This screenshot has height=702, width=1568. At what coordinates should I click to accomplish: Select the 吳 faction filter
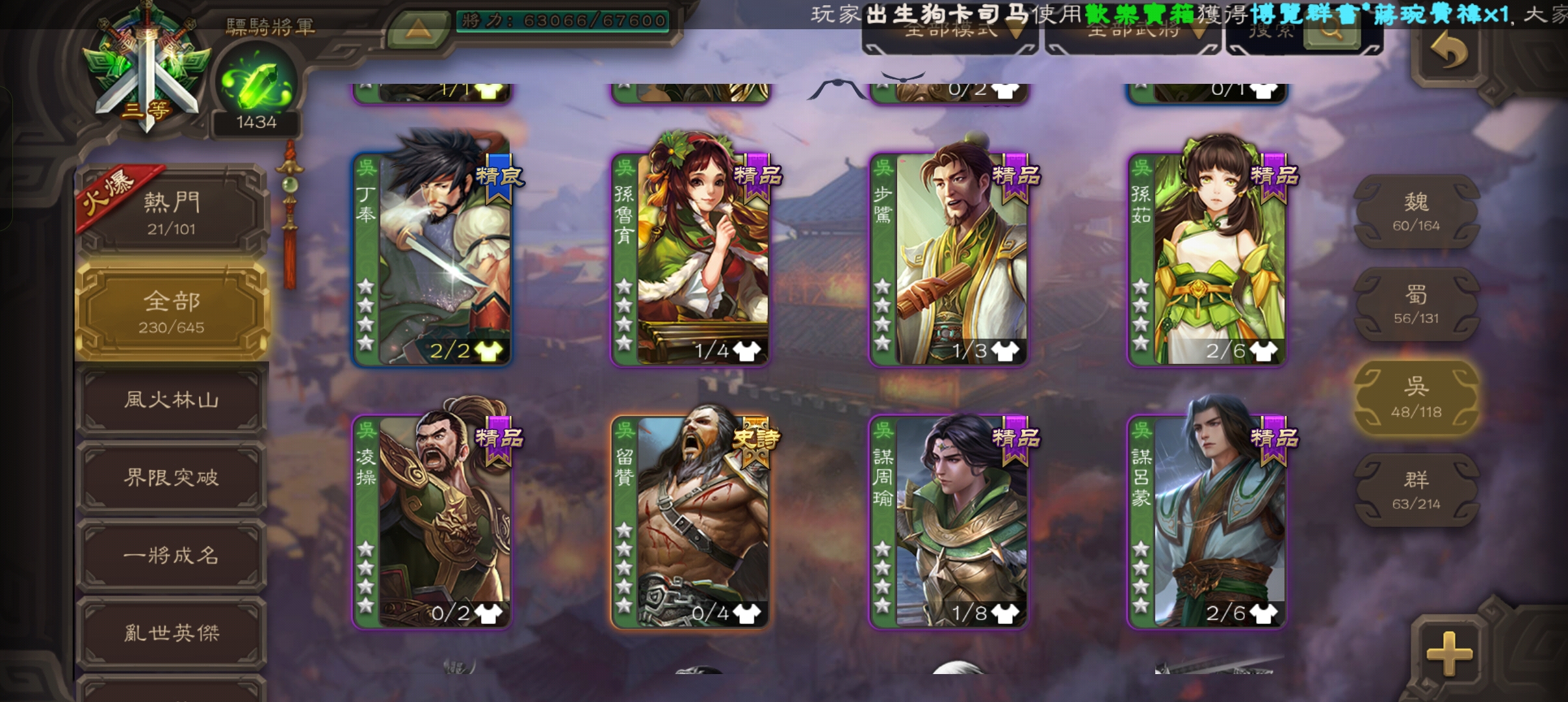[x=1416, y=397]
